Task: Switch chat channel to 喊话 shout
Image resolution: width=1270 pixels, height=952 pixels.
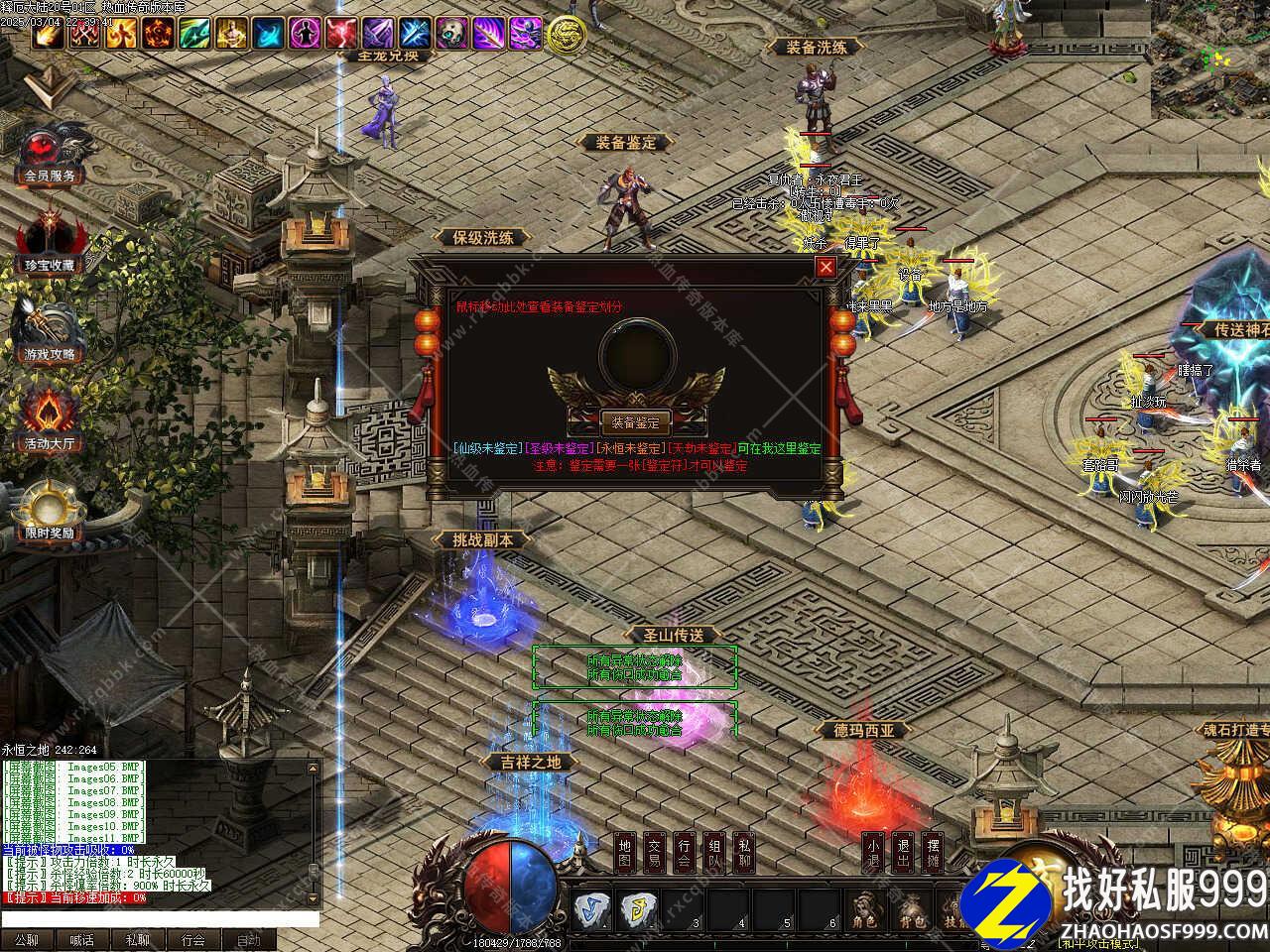Action: click(x=82, y=940)
